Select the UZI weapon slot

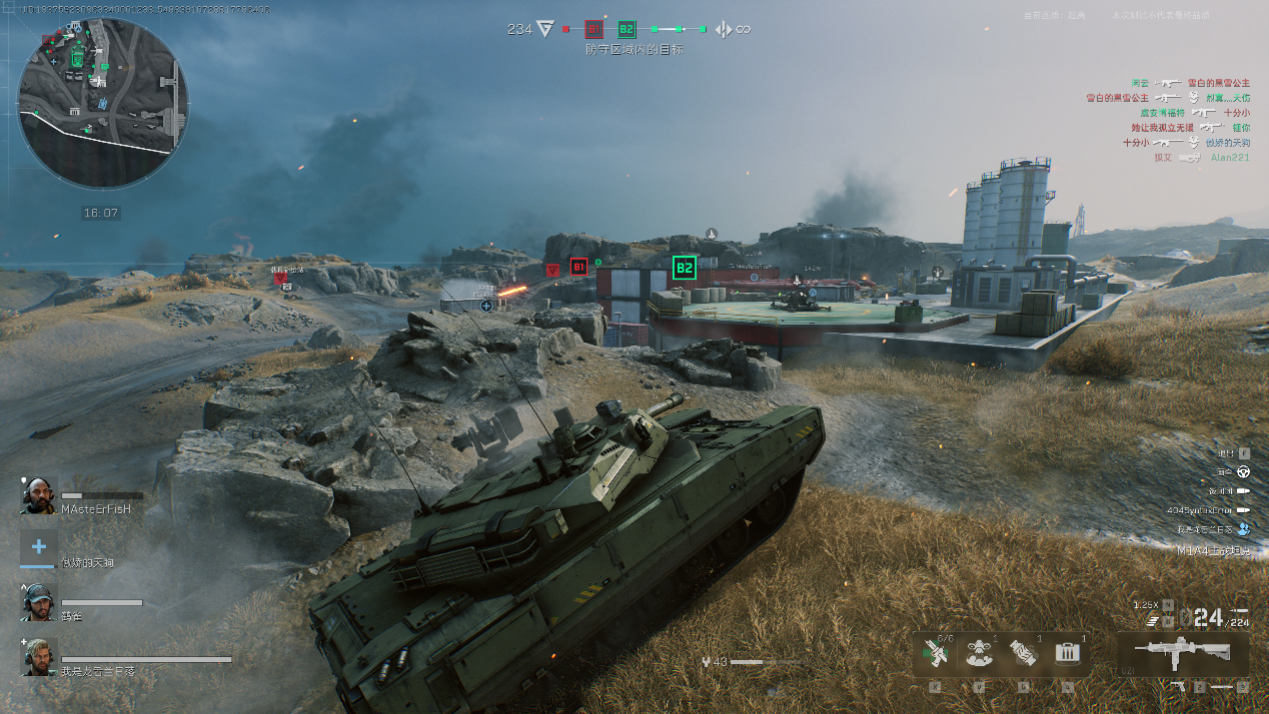[x=1182, y=652]
